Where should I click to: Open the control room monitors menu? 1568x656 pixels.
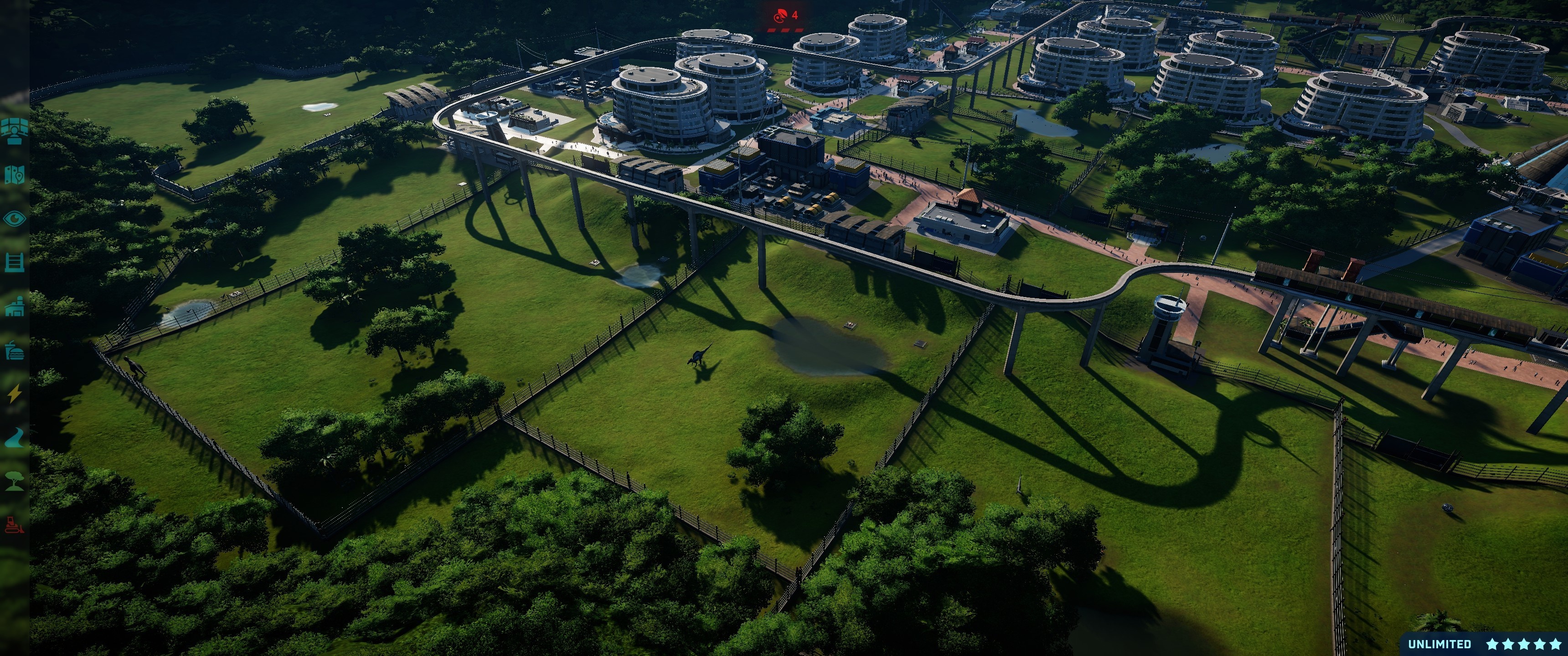pyautogui.click(x=14, y=130)
